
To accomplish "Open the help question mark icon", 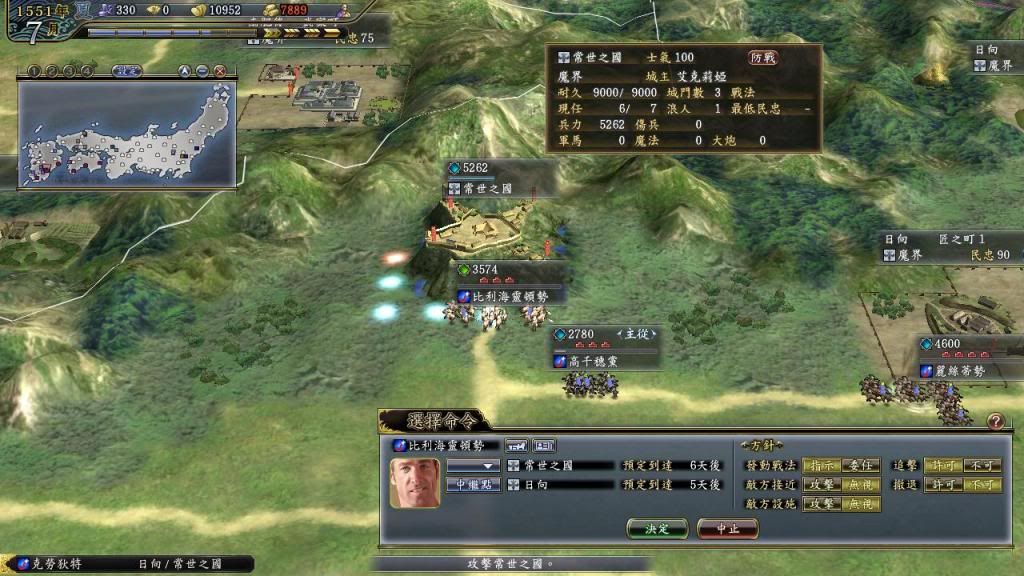I will tap(995, 421).
